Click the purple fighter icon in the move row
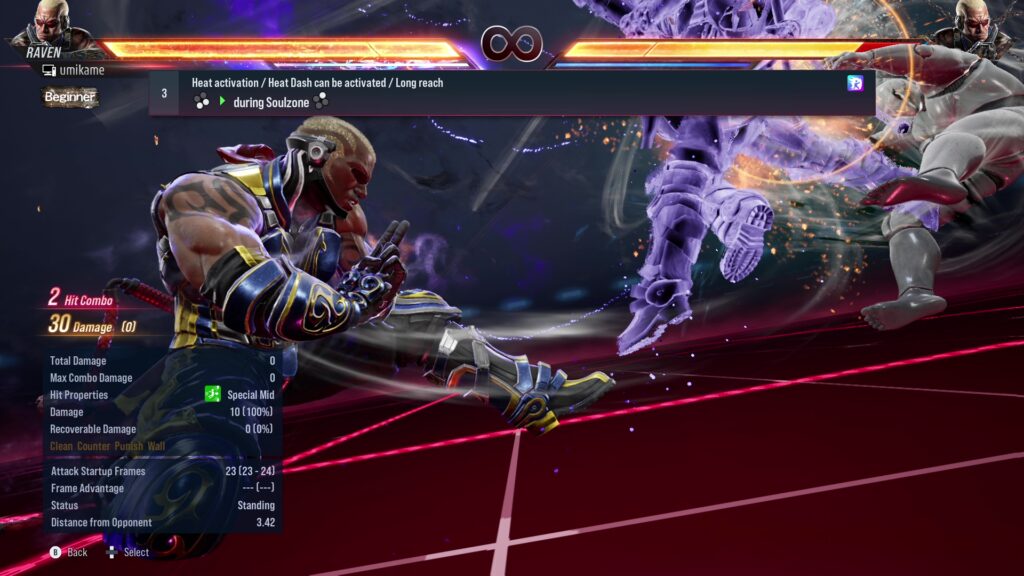The width and height of the screenshot is (1024, 576). pos(855,83)
